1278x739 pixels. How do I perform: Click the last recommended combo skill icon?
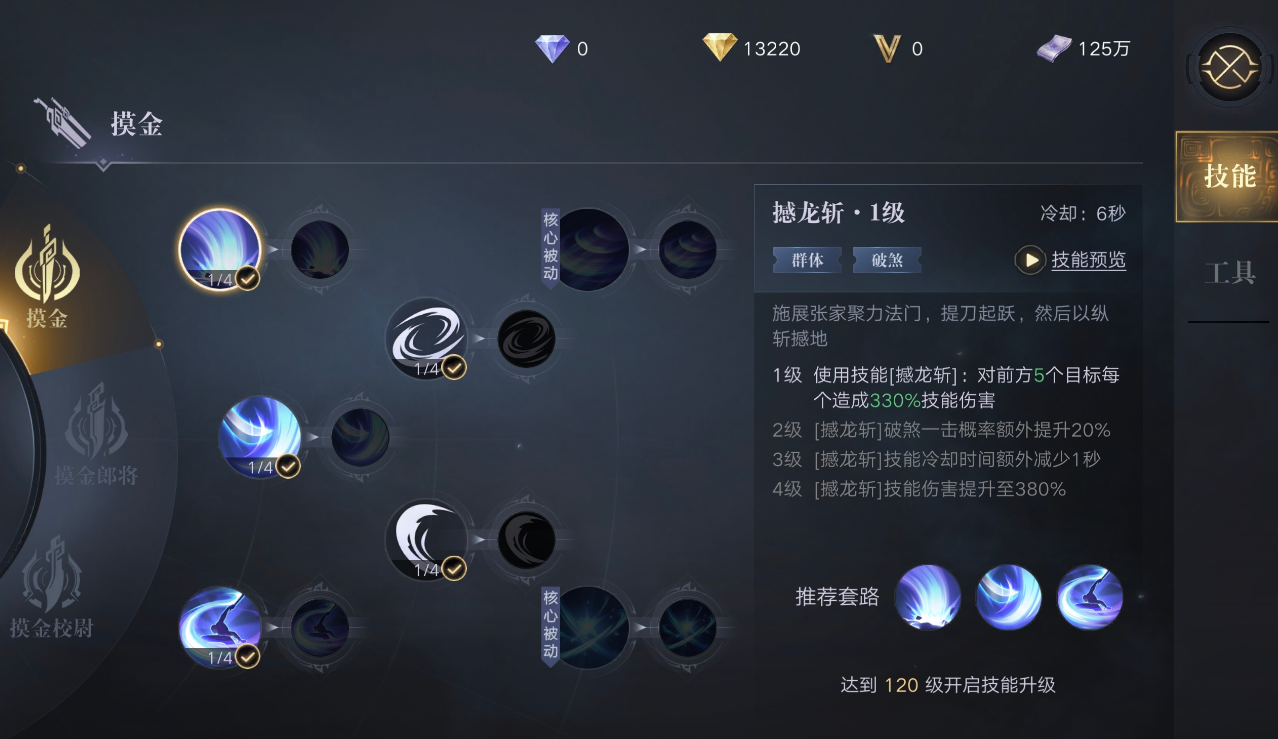[x=1090, y=597]
